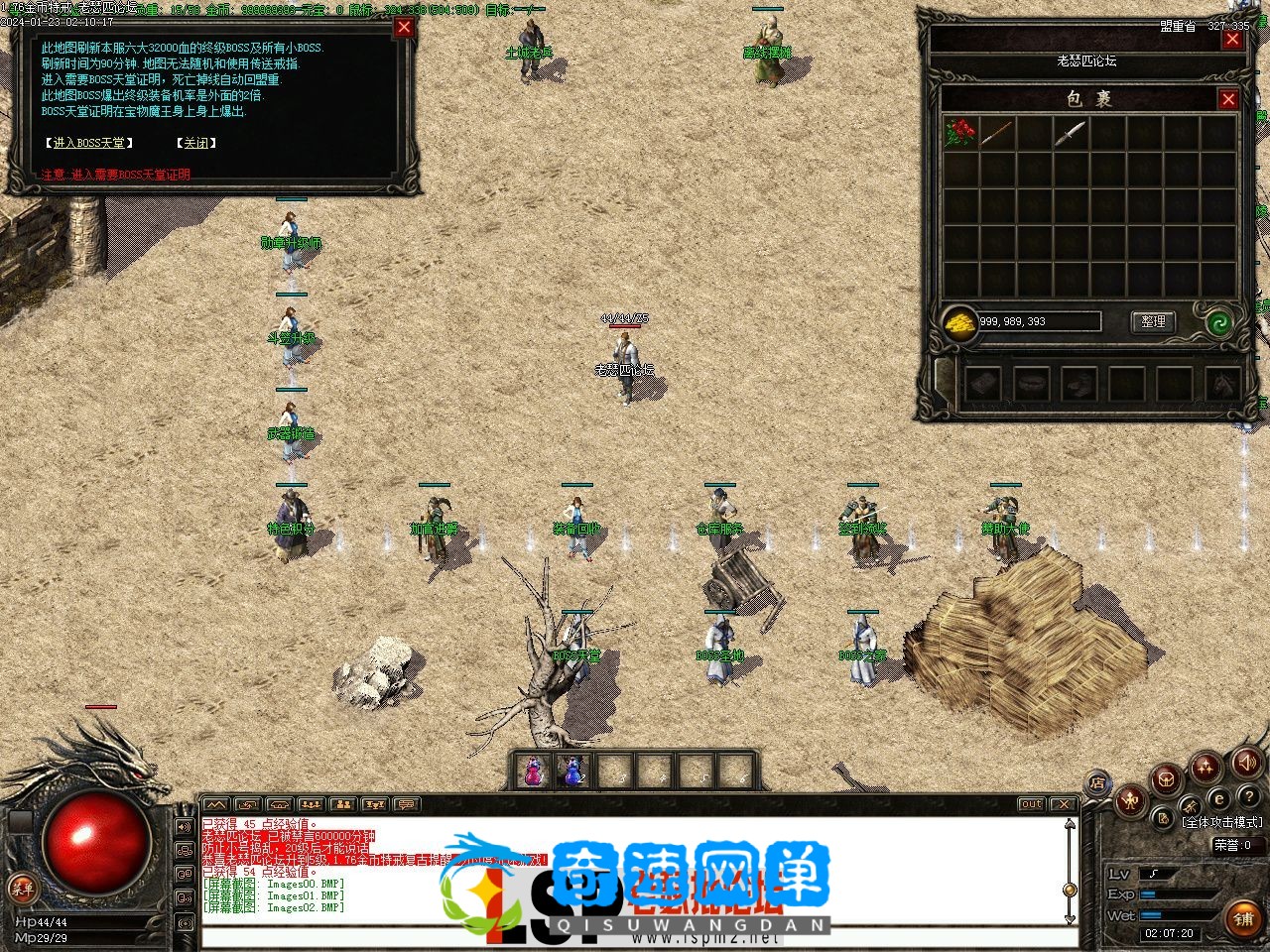Screen dimensions: 1270x952
Task: Open the 店 shop button
Action: click(1098, 782)
